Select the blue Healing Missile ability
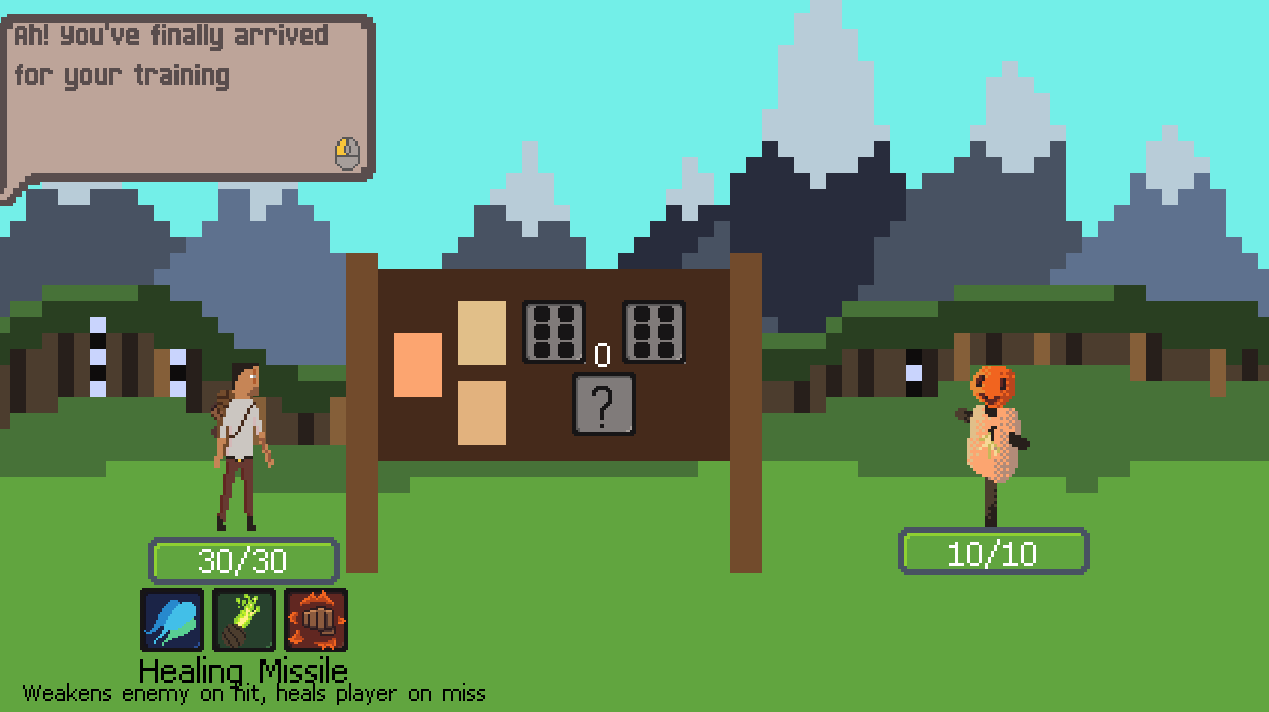The width and height of the screenshot is (1269, 712). coord(172,620)
